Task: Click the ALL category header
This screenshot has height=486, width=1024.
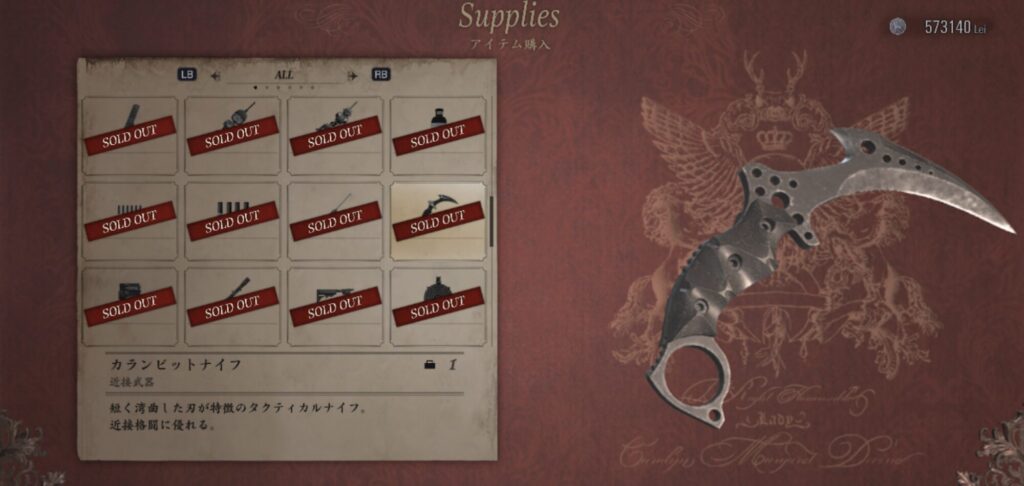Action: click(x=284, y=74)
